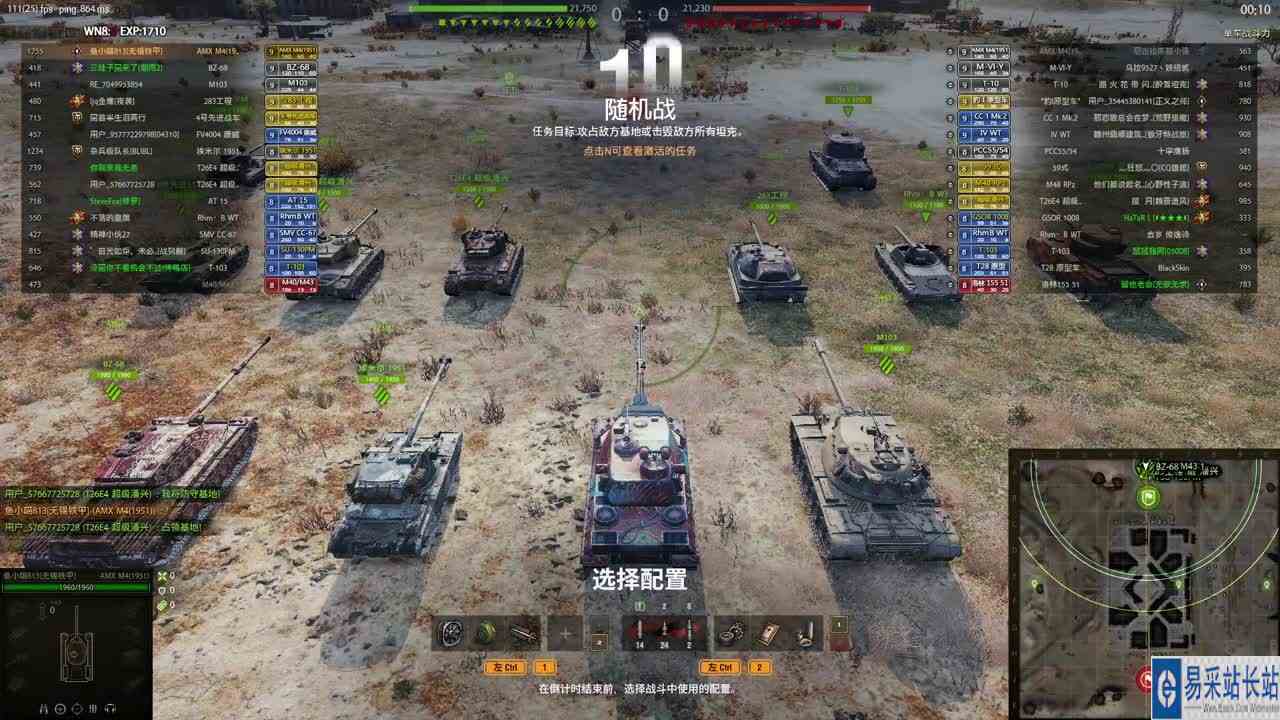Toggle the arrows icon under the tank silhouette
This screenshot has height=720, width=1280.
click(110, 707)
